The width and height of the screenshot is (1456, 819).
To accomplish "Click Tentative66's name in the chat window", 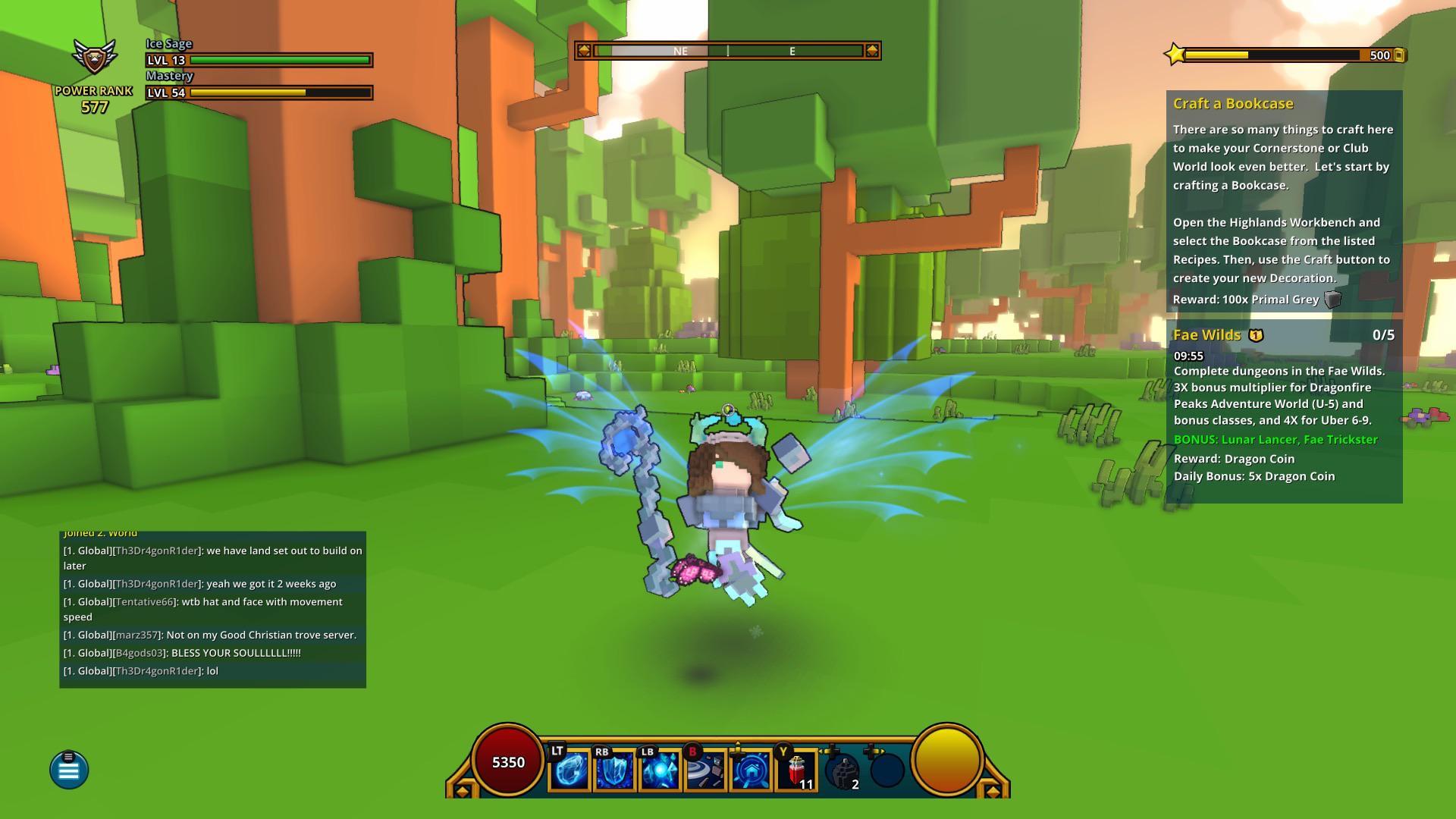I will (x=145, y=601).
